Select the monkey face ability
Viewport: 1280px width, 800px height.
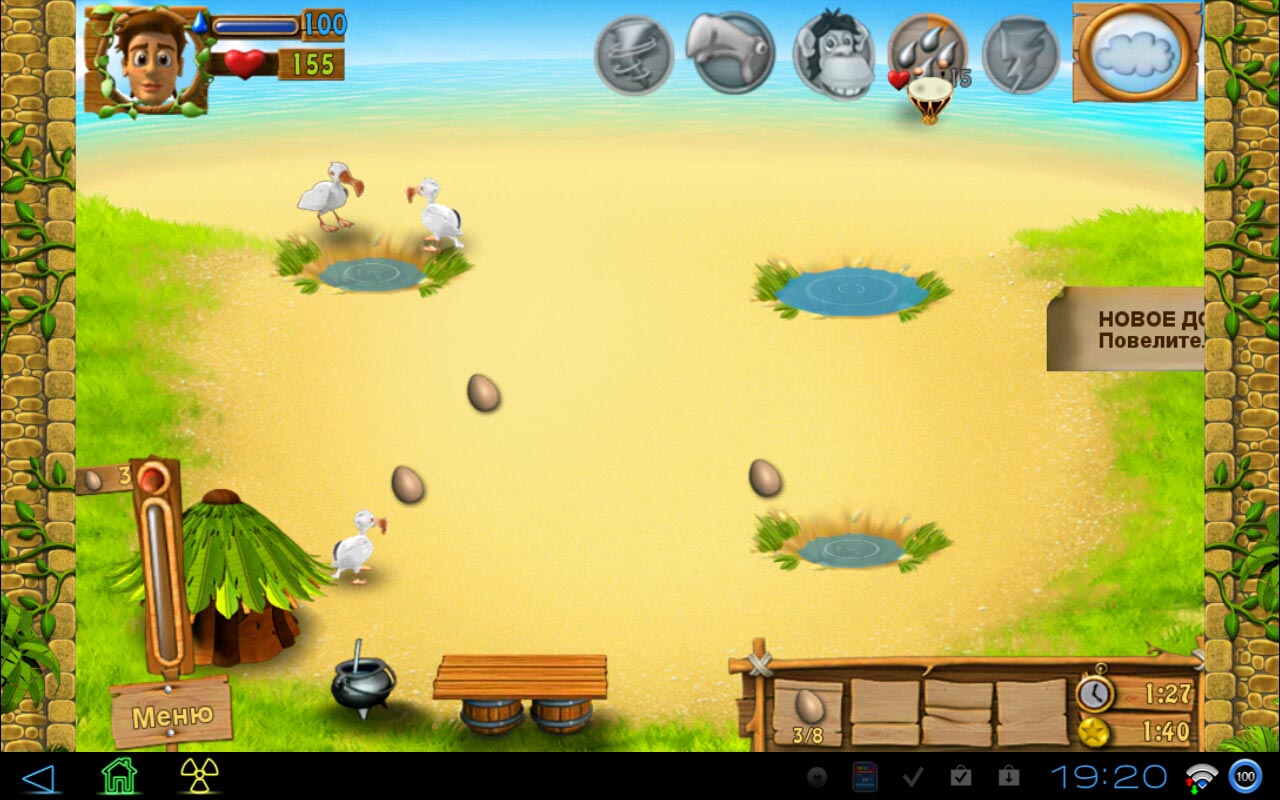833,55
